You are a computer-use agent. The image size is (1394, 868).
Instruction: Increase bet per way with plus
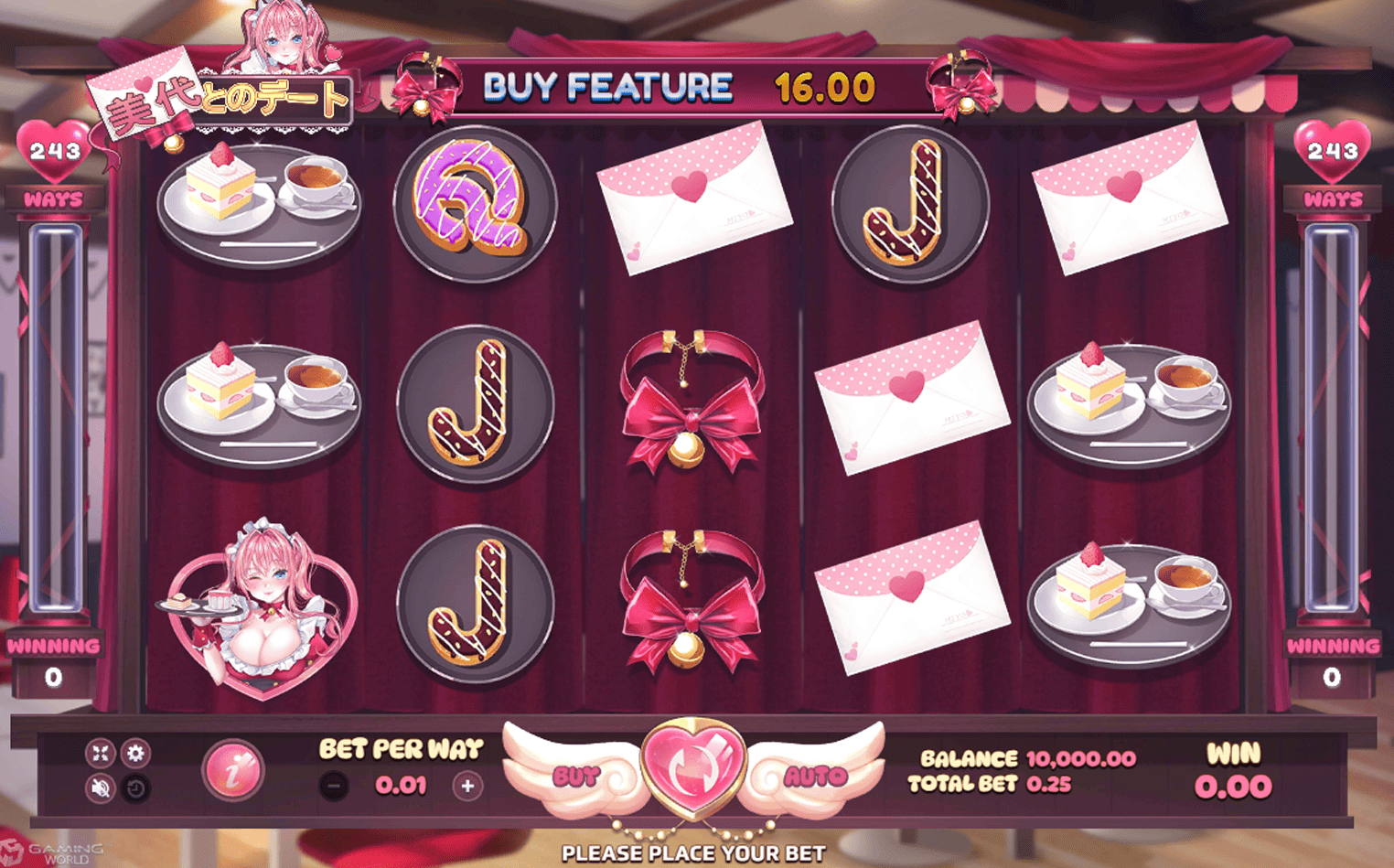click(x=467, y=786)
